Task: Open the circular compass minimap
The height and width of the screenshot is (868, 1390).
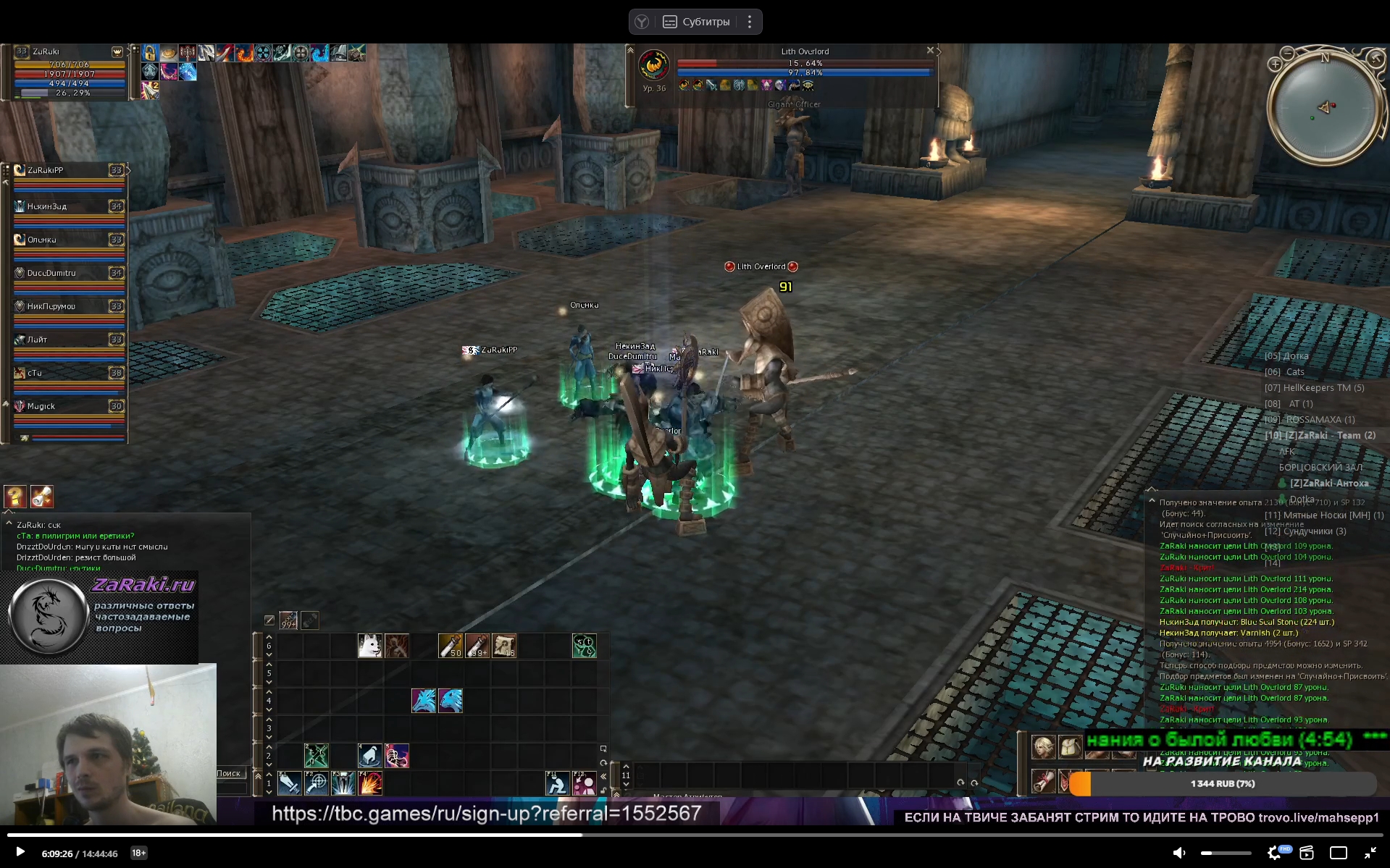Action: coord(1325,107)
